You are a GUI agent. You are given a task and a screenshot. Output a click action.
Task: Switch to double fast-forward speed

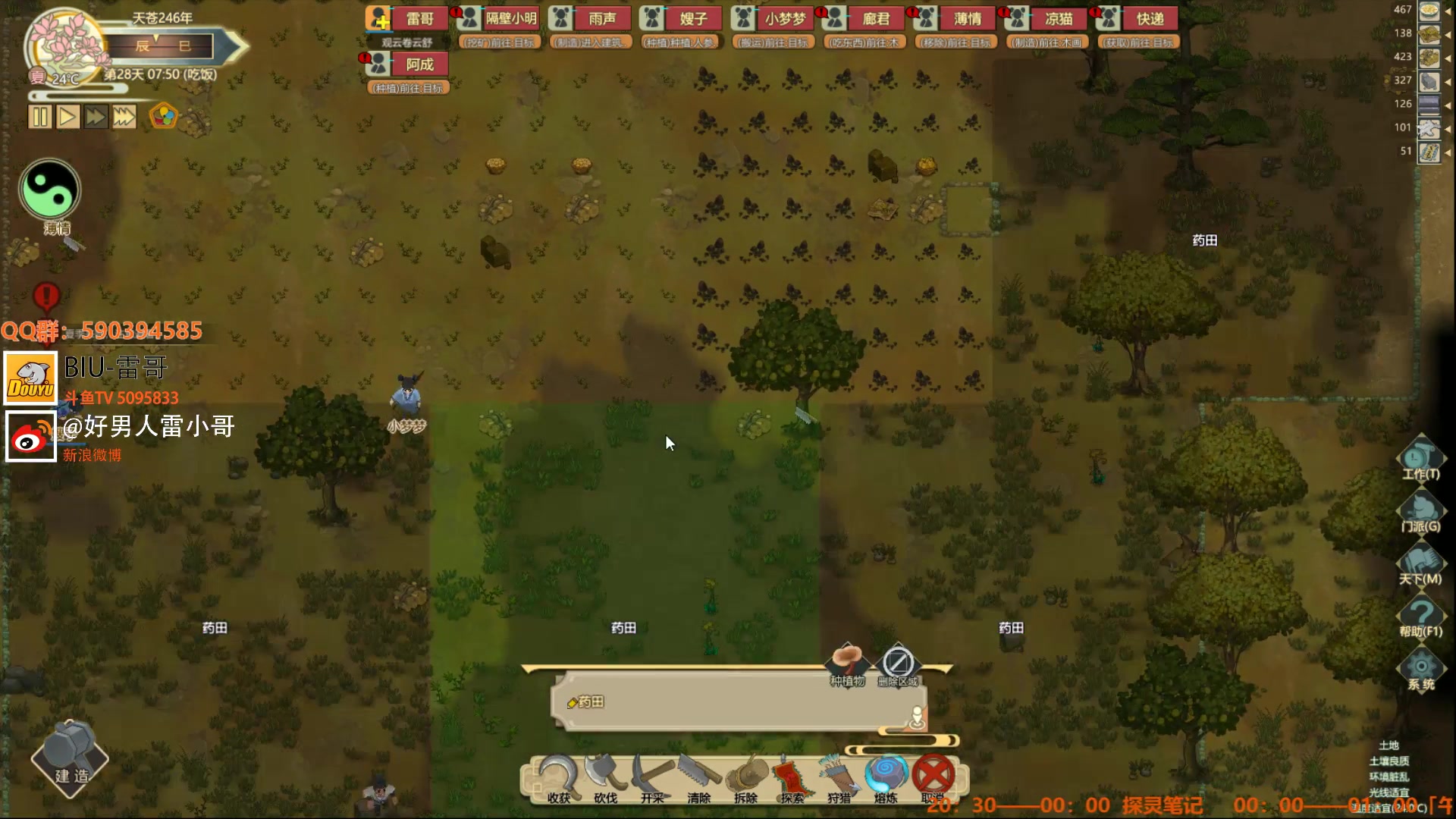click(x=96, y=117)
